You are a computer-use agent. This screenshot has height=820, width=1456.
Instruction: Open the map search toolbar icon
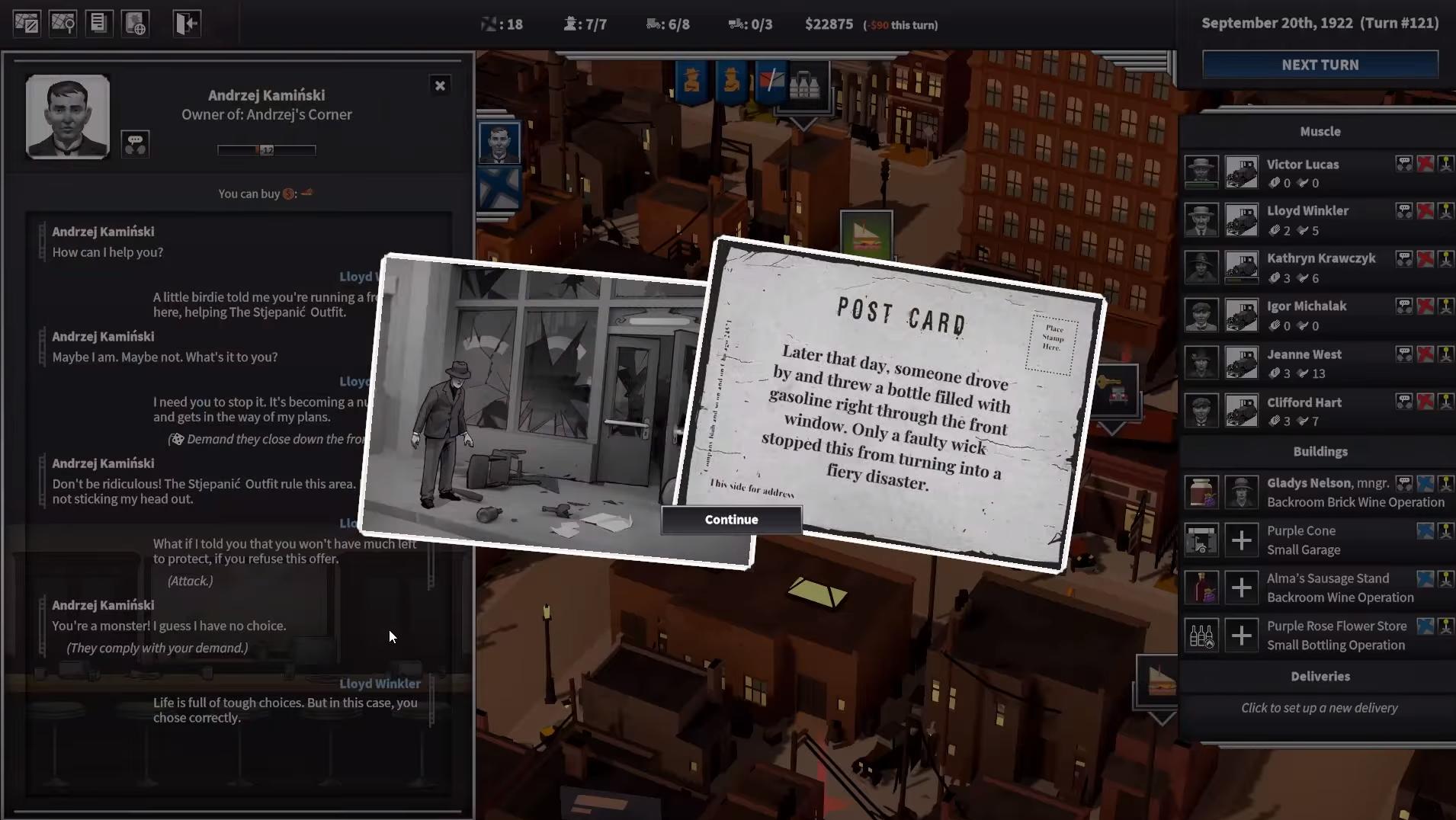point(63,24)
